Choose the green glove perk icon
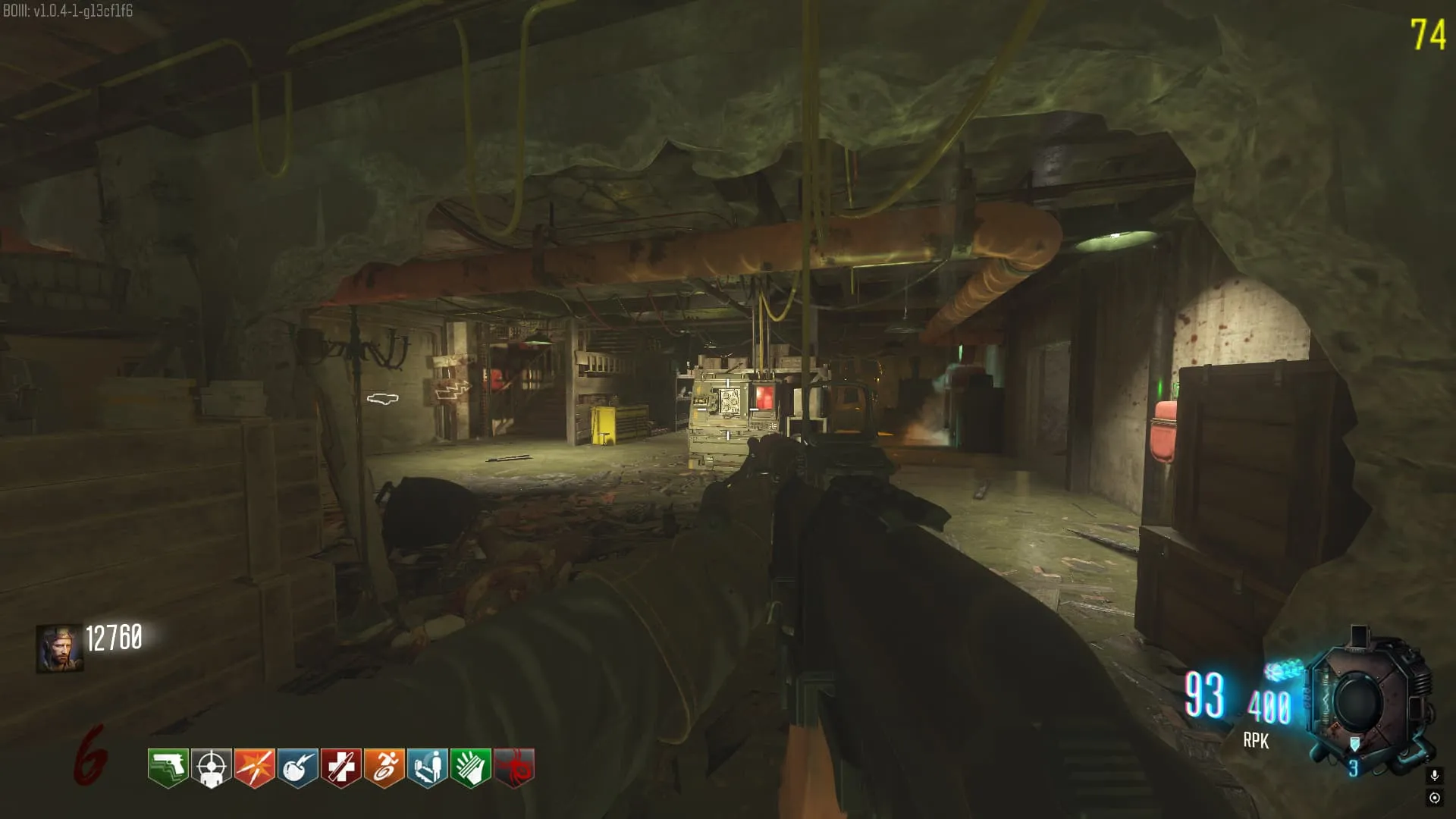 tap(470, 767)
